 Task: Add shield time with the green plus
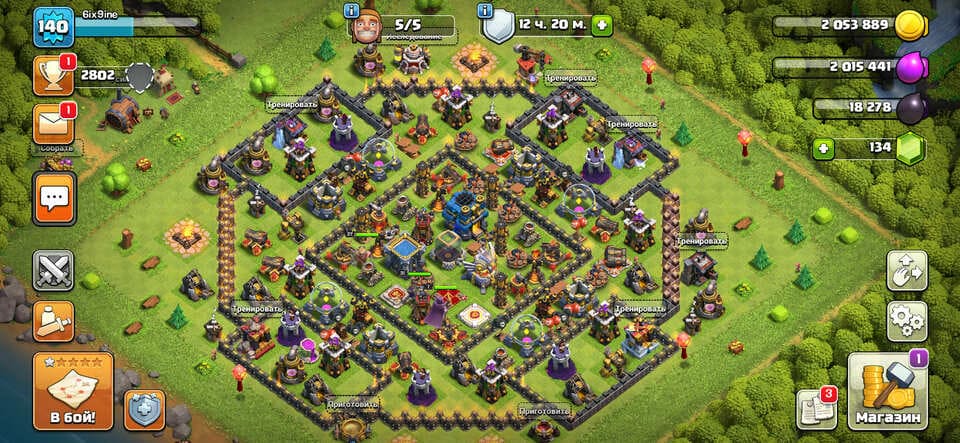pos(601,25)
